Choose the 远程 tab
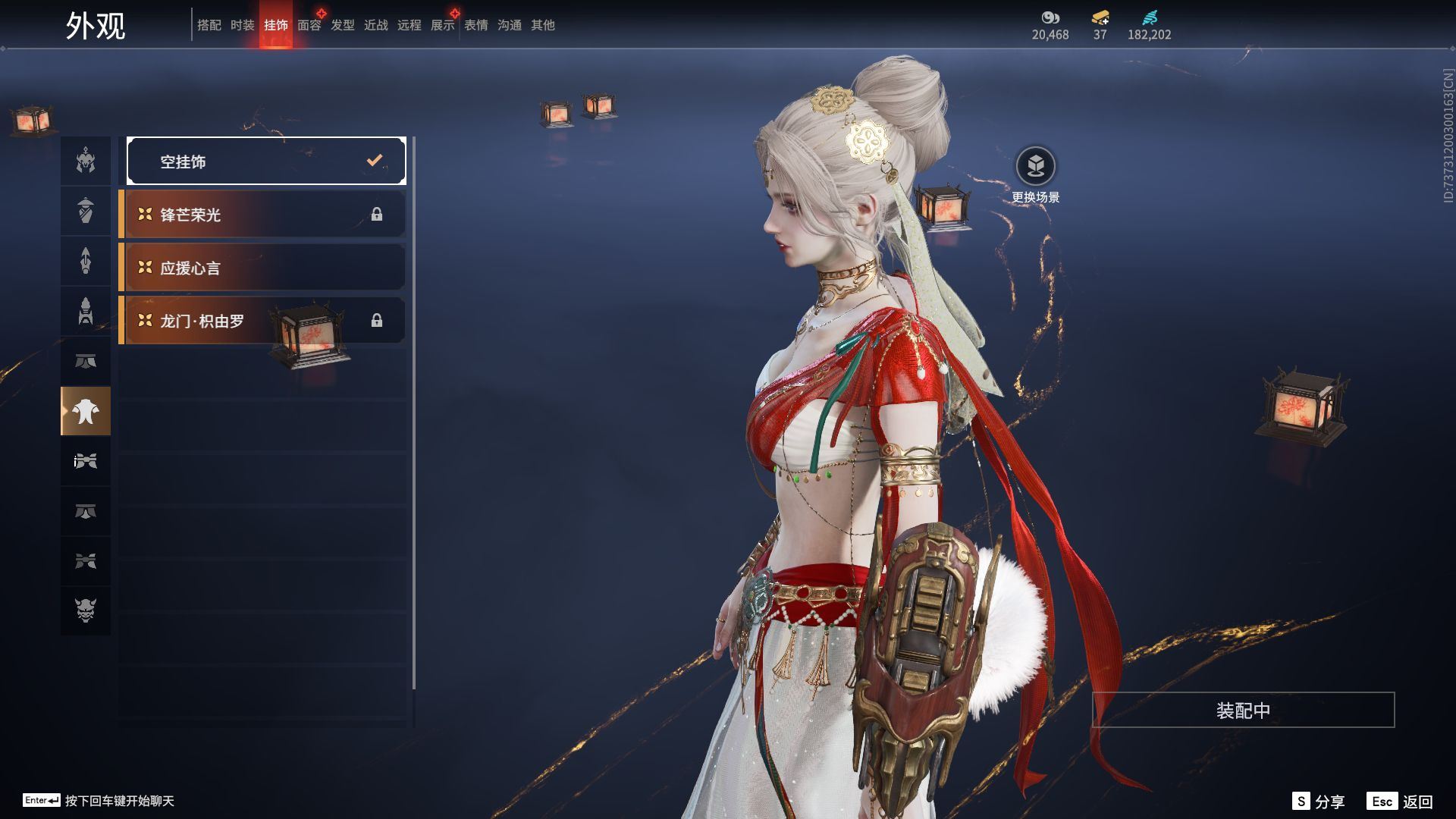Image resolution: width=1456 pixels, height=819 pixels. coord(409,25)
